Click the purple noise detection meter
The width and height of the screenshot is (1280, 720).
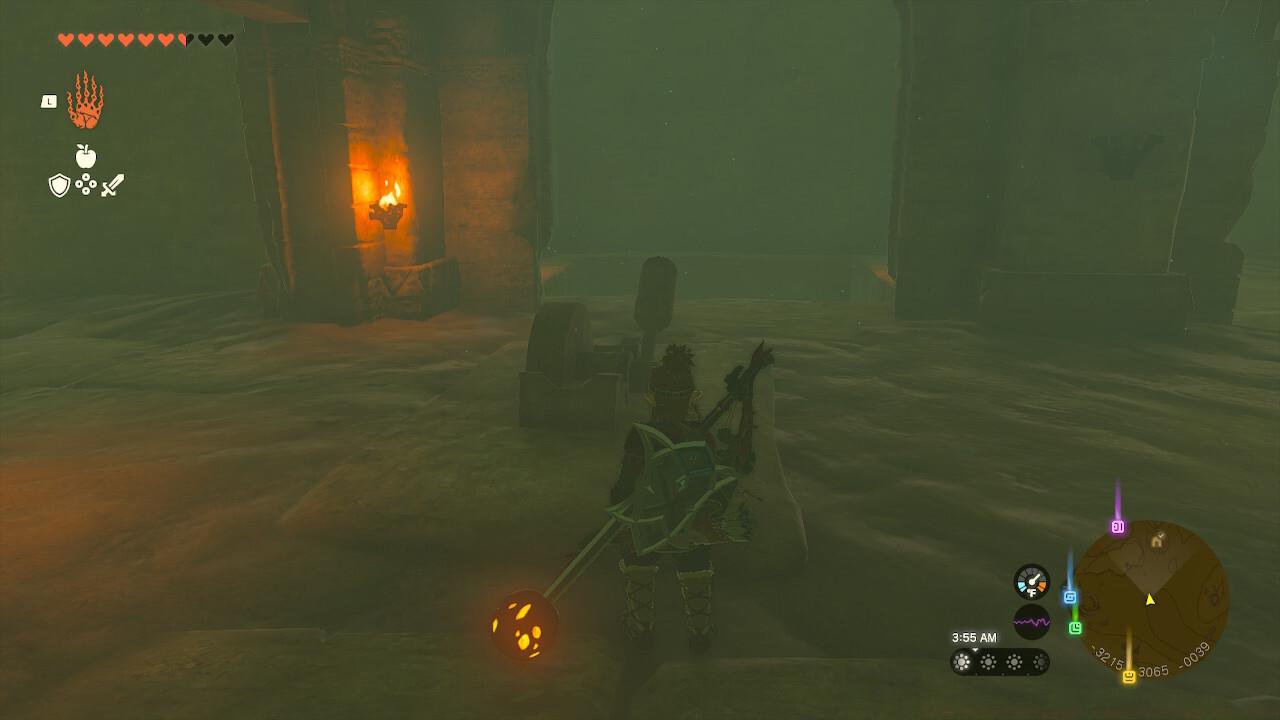tap(1032, 622)
